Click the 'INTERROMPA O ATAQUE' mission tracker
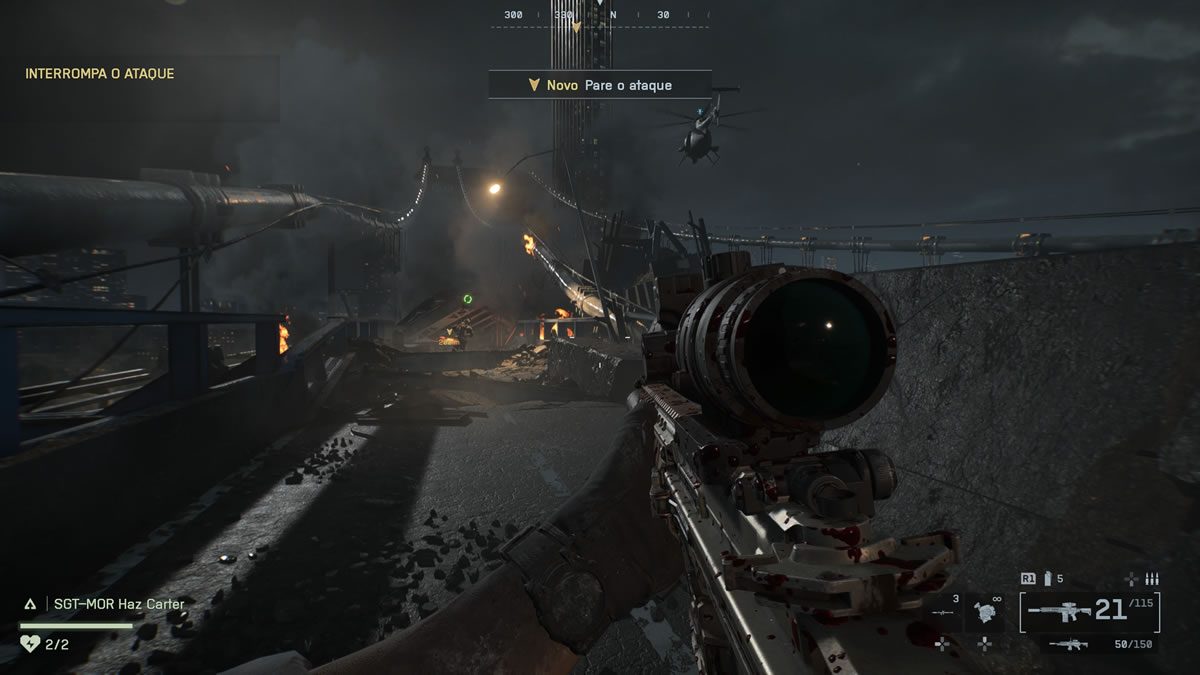The height and width of the screenshot is (675, 1200). coord(100,73)
